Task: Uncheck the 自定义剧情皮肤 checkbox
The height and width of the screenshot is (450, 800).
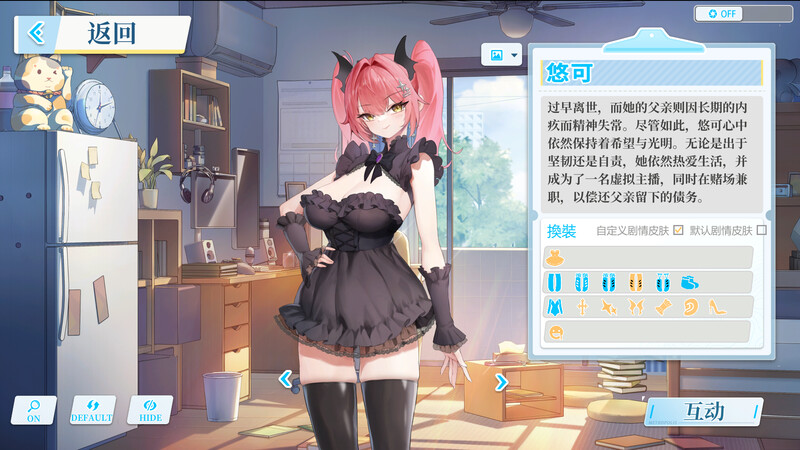Action: click(x=678, y=230)
